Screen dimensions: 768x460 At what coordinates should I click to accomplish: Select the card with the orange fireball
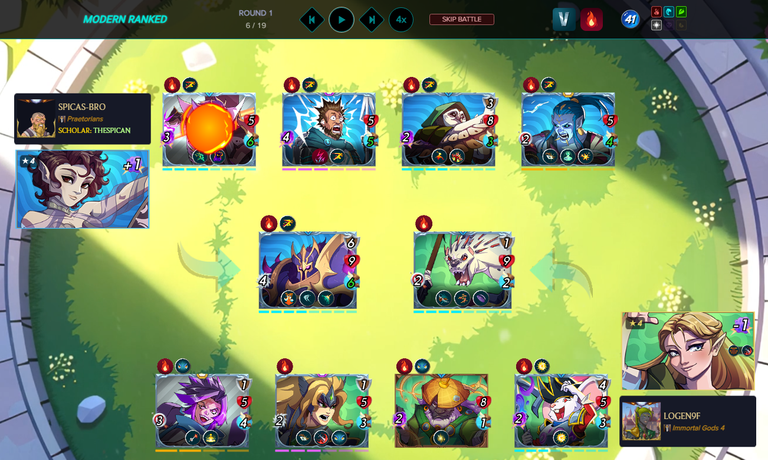pyautogui.click(x=209, y=129)
